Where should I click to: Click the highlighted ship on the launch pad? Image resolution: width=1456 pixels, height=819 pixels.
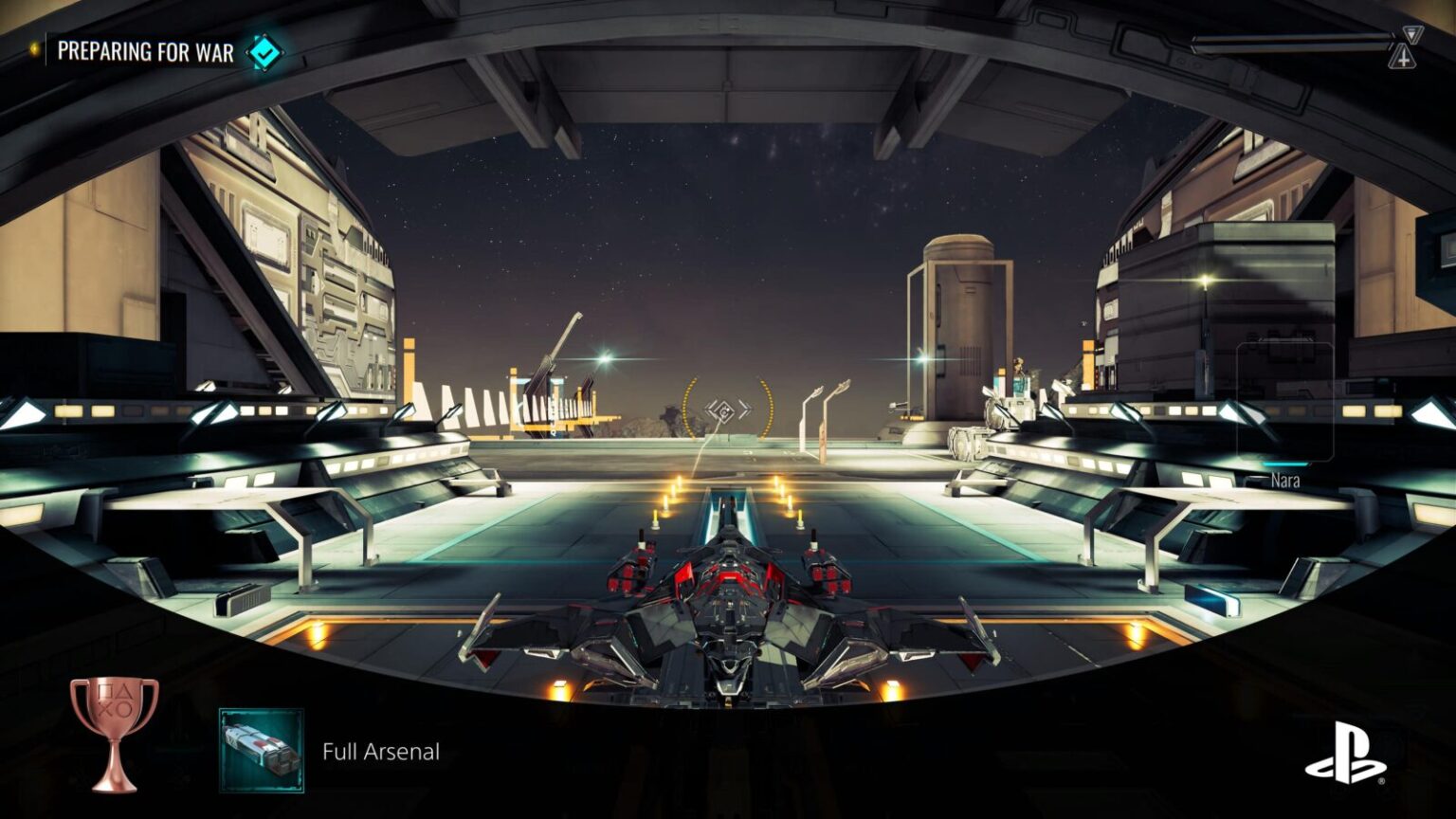tap(728, 616)
